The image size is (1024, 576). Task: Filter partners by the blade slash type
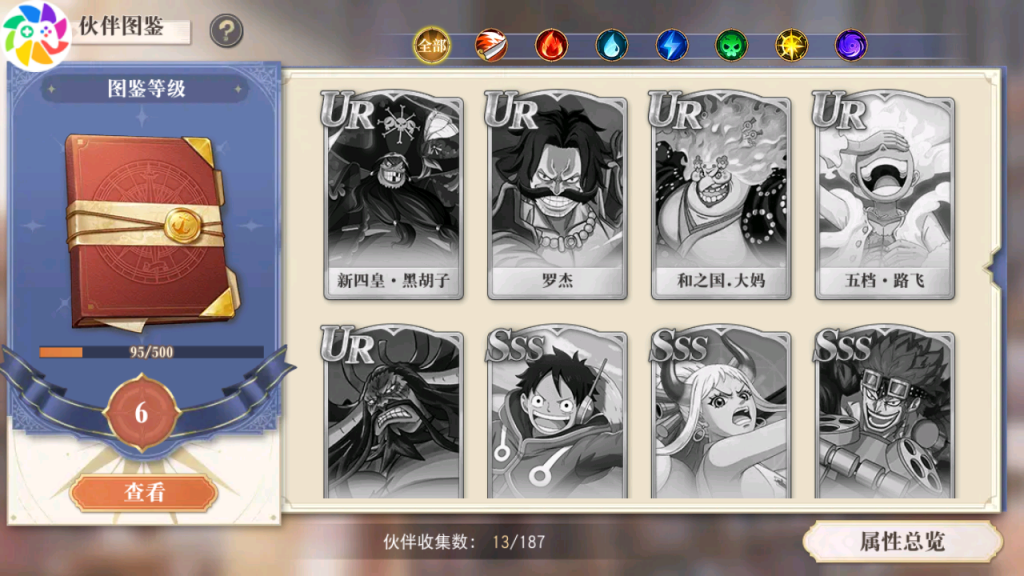491,45
